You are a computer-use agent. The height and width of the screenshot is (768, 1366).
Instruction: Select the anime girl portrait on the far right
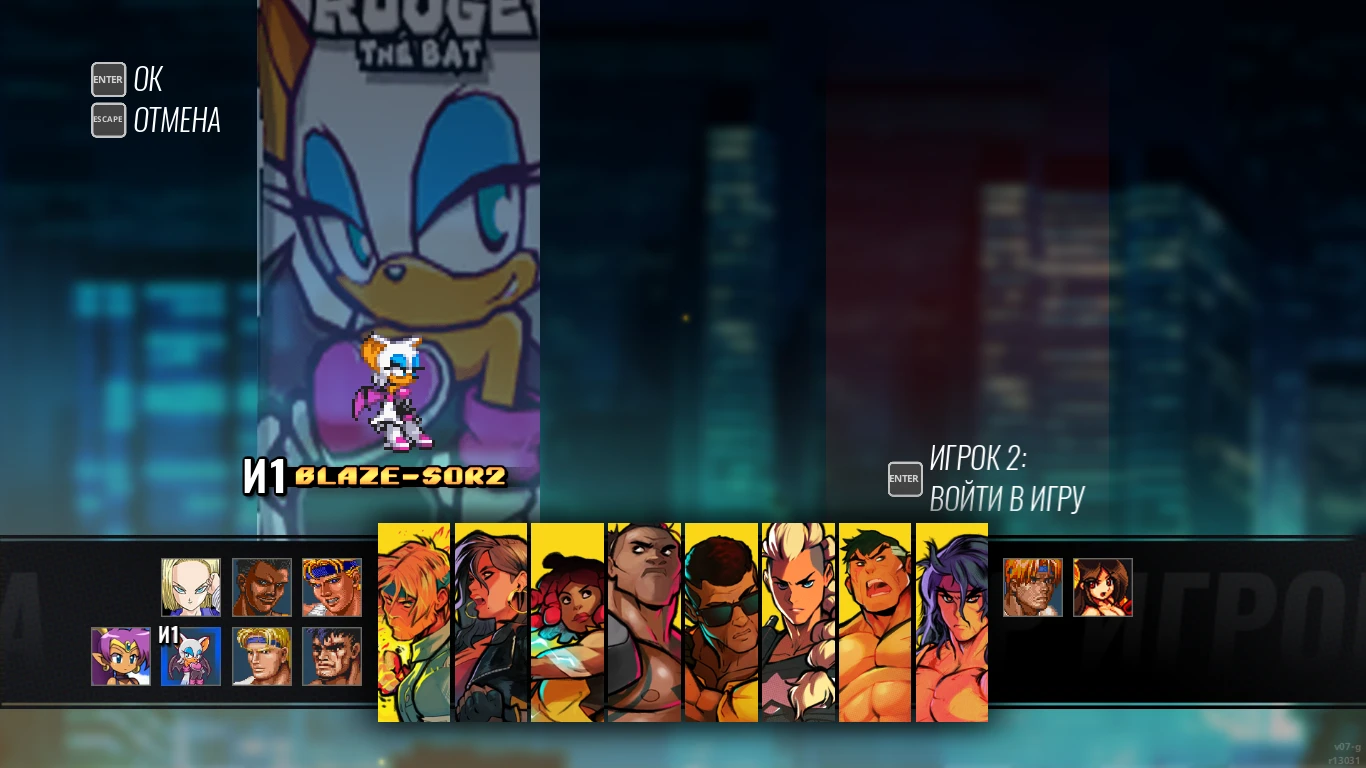point(1103,588)
